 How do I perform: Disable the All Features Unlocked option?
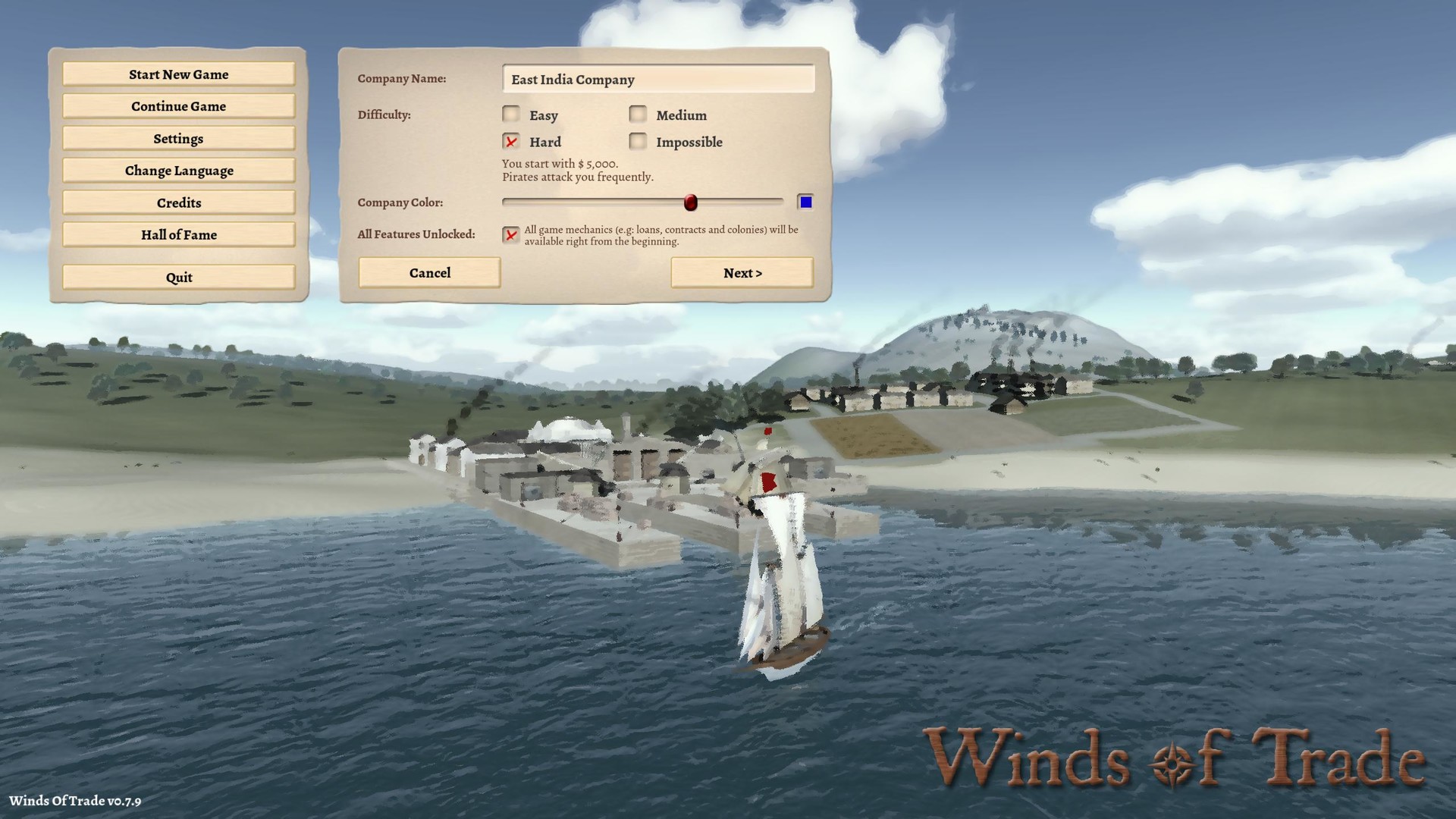click(x=511, y=236)
